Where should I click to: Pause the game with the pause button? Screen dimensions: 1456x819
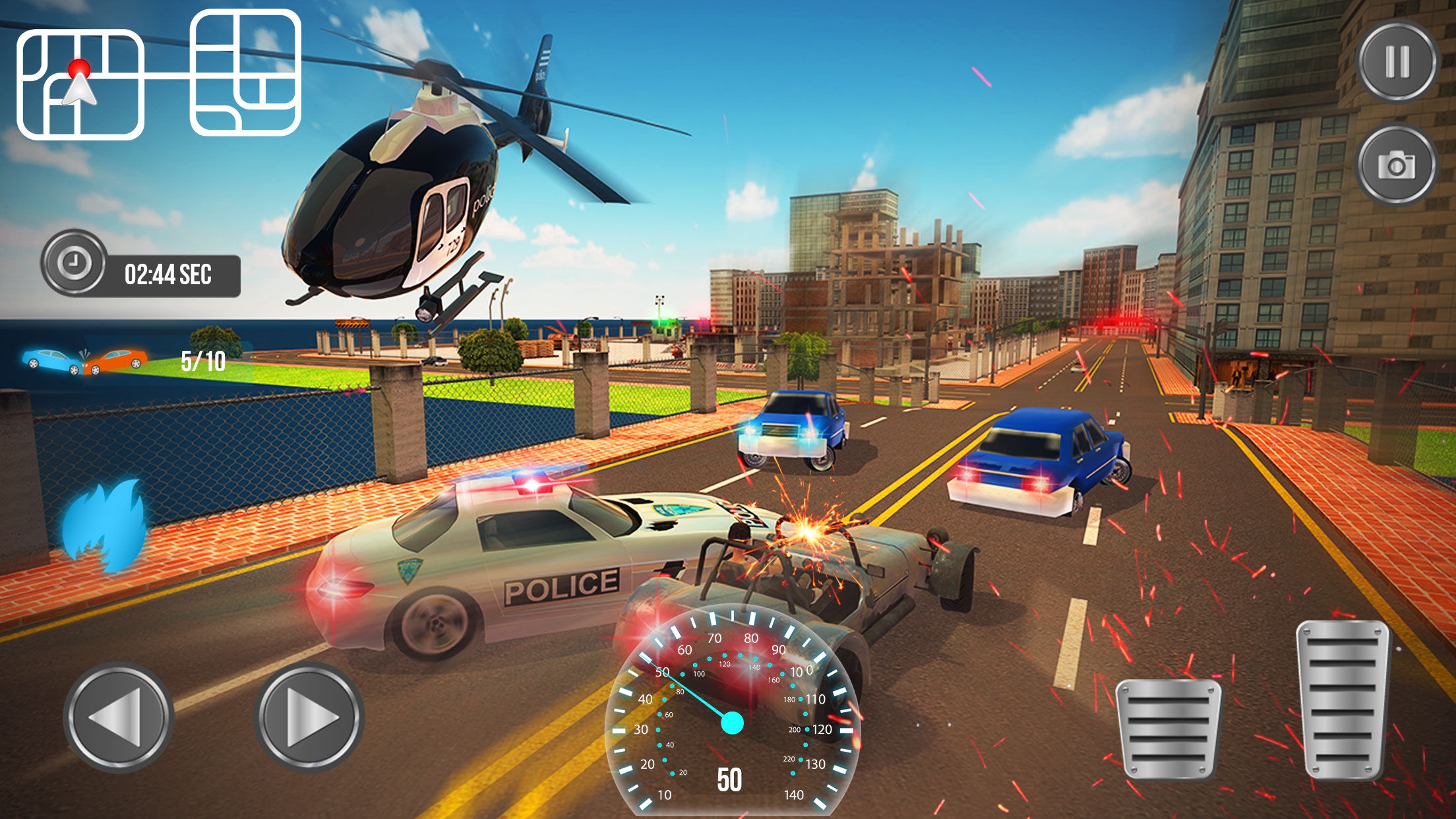click(1397, 62)
